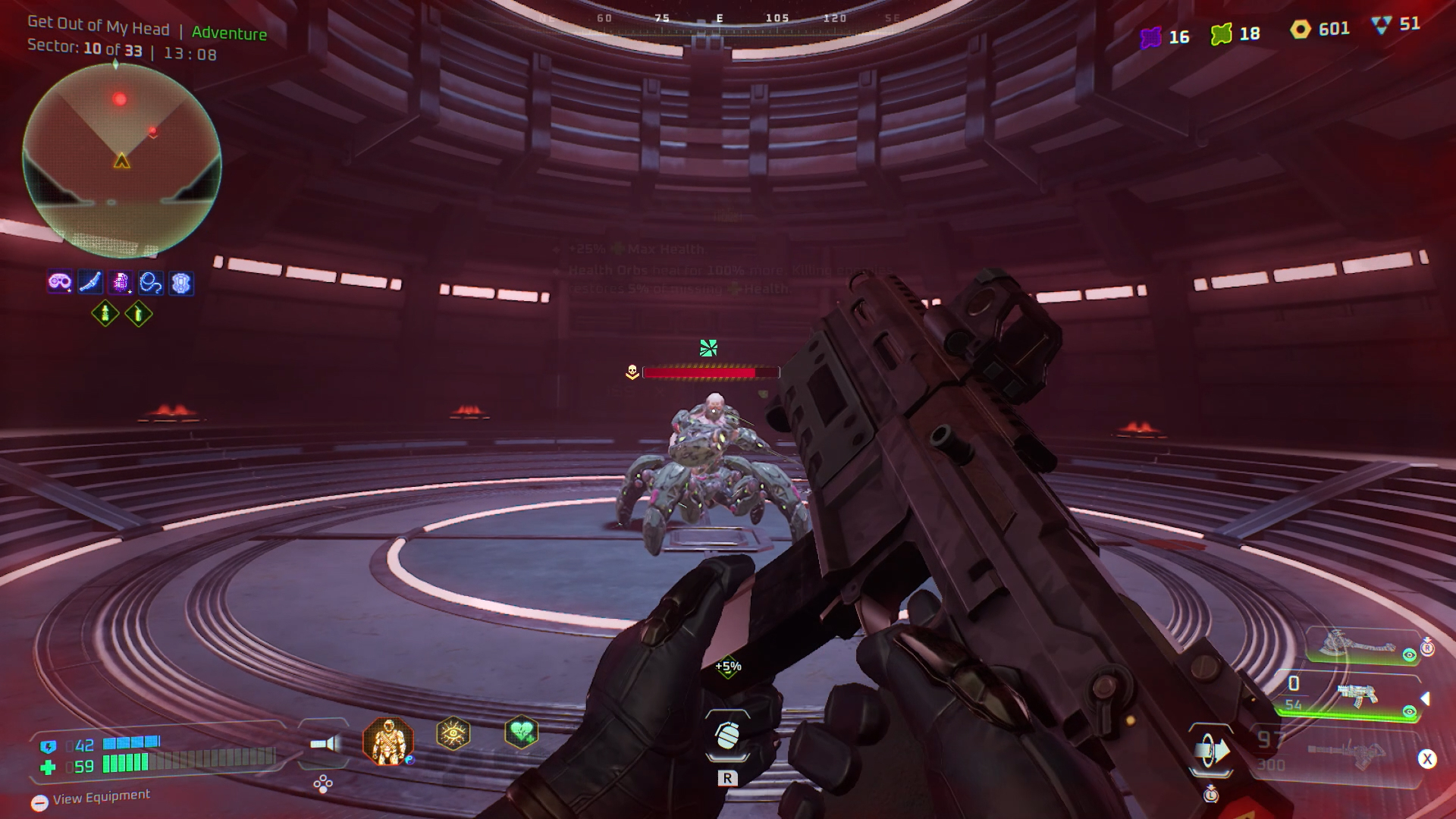The height and width of the screenshot is (819, 1456).
Task: Expand the weapon swap arrows indicator
Action: coord(1210,750)
